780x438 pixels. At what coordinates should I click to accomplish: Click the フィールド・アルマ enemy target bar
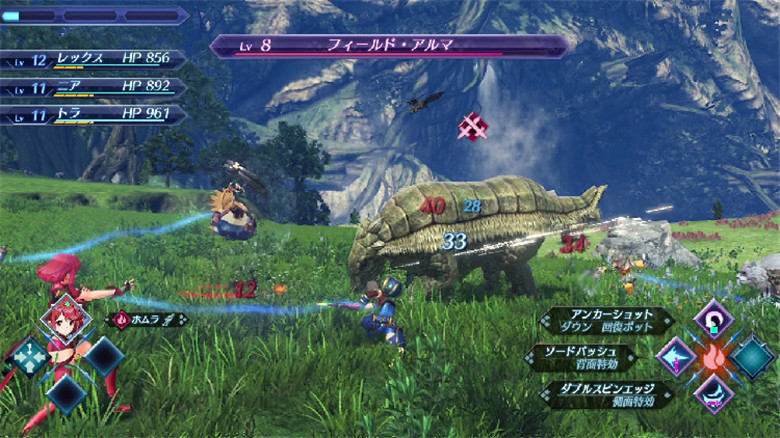(x=390, y=46)
